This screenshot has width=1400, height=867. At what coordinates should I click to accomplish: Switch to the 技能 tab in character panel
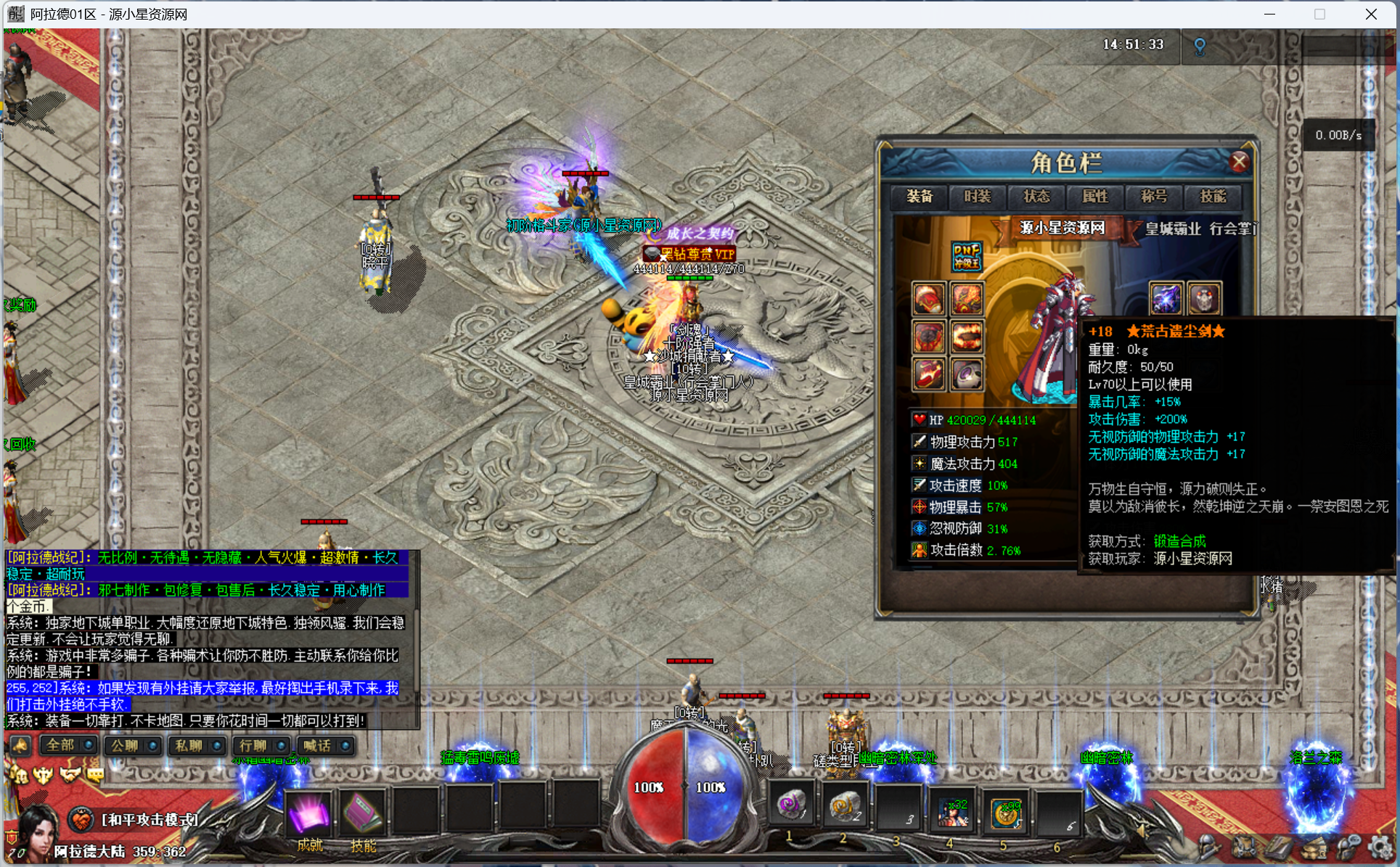1213,197
